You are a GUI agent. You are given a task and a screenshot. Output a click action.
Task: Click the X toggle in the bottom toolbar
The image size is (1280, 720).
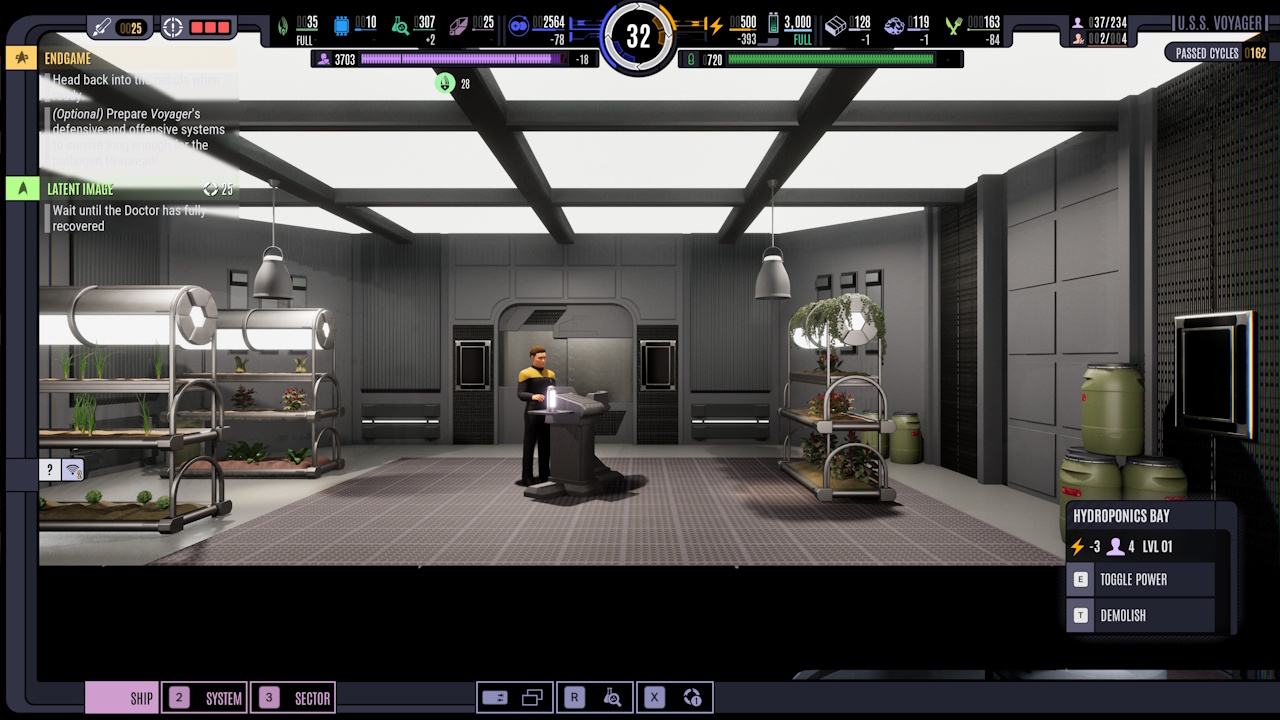652,697
